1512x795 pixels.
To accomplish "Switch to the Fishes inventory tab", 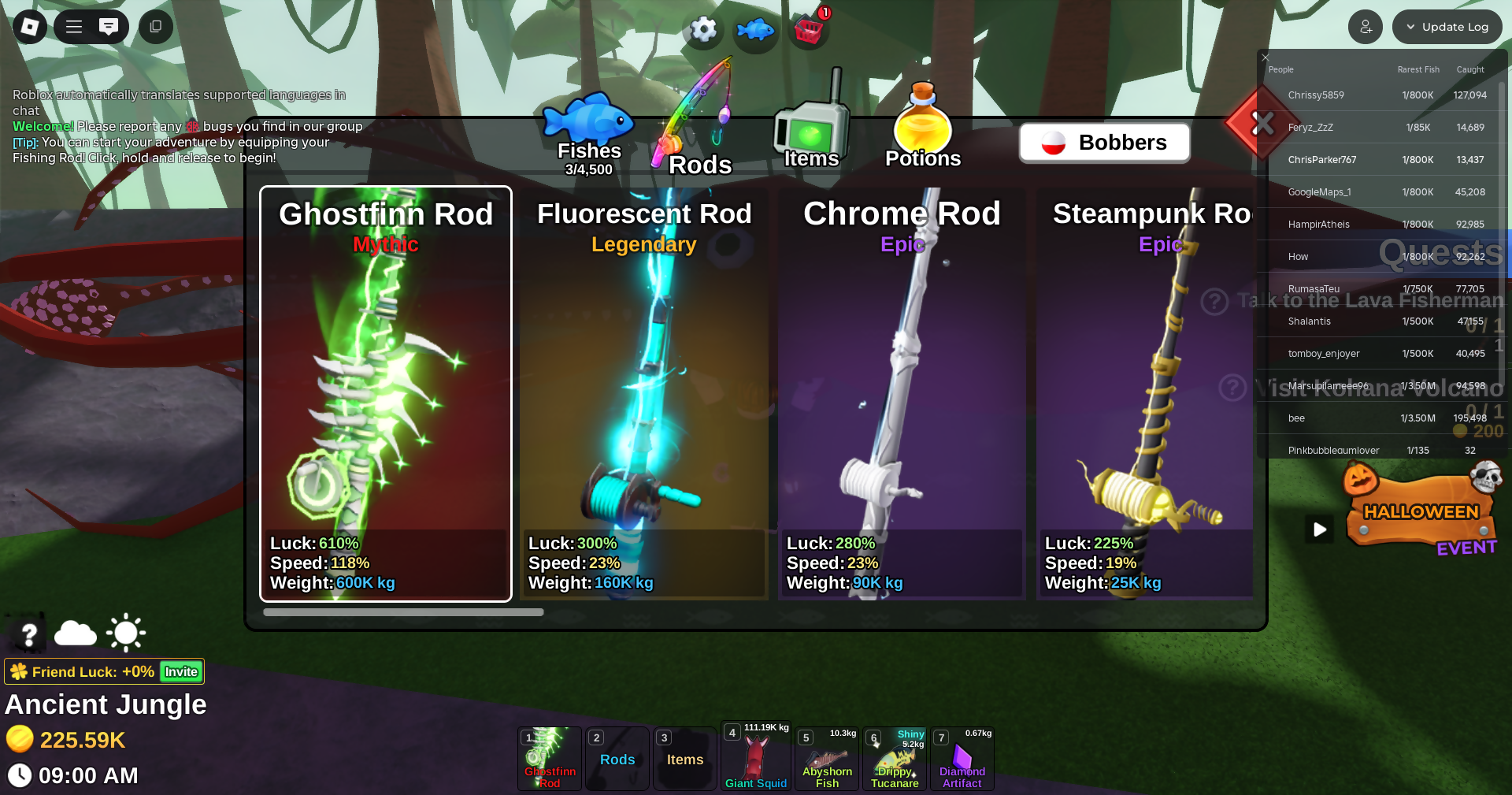I will (589, 136).
